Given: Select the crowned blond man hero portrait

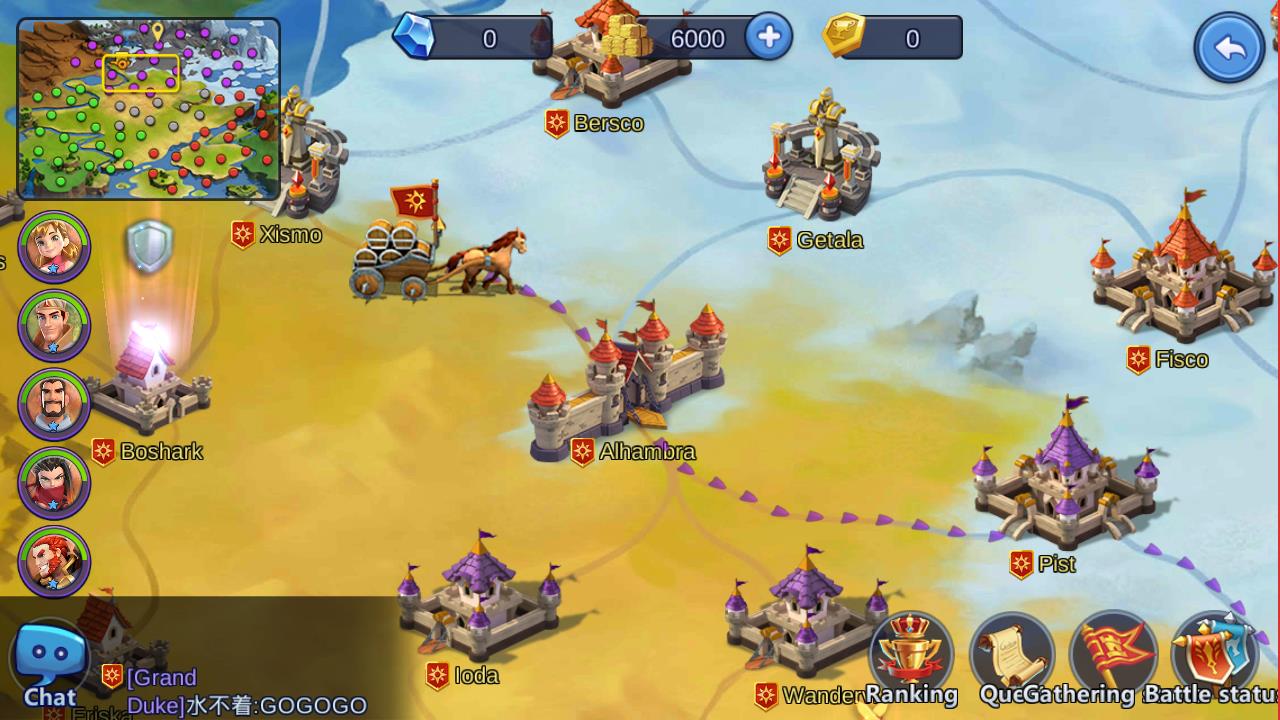Looking at the screenshot, I should coord(54,325).
